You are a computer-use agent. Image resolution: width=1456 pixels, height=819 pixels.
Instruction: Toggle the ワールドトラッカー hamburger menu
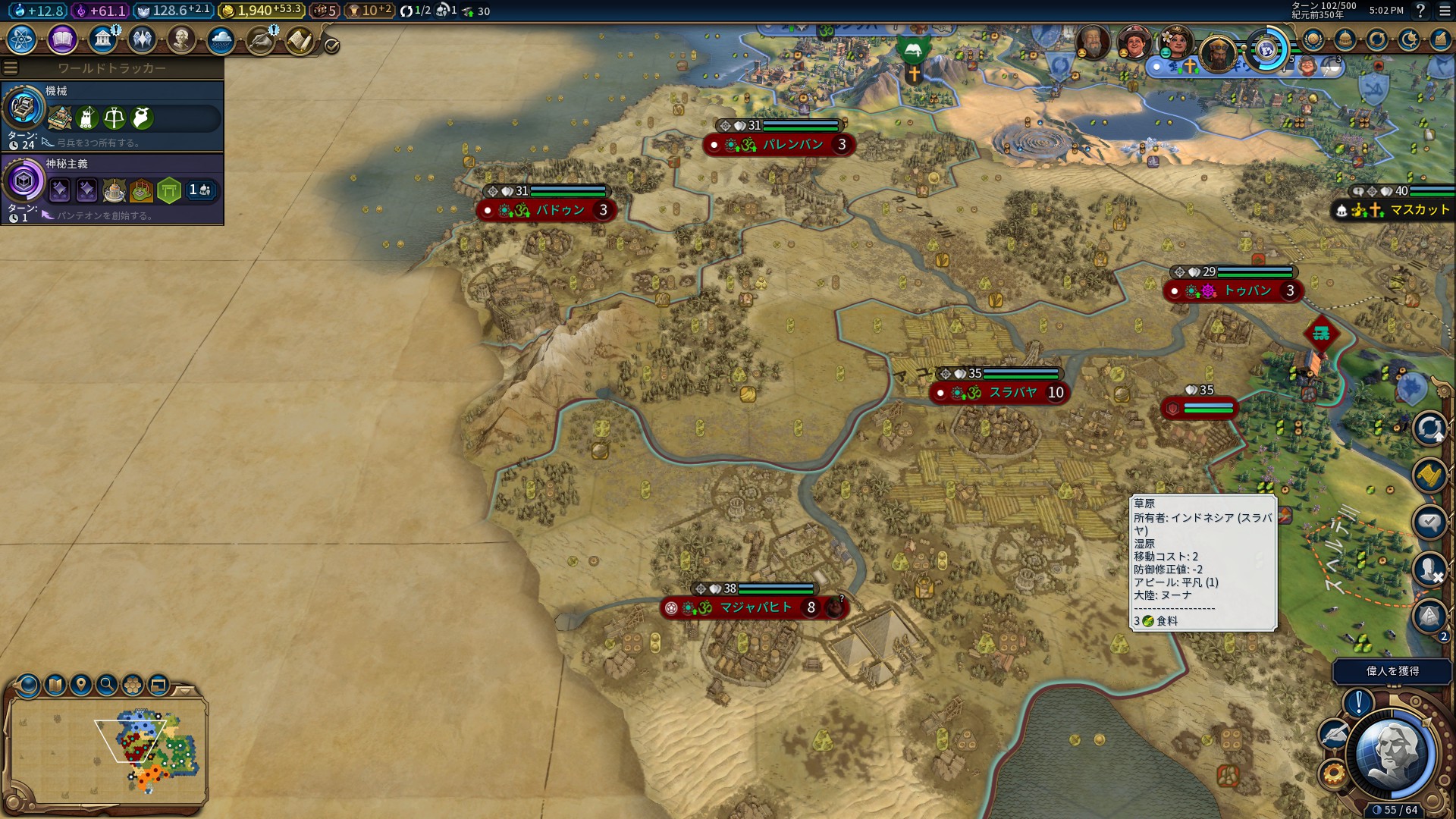pyautogui.click(x=11, y=68)
